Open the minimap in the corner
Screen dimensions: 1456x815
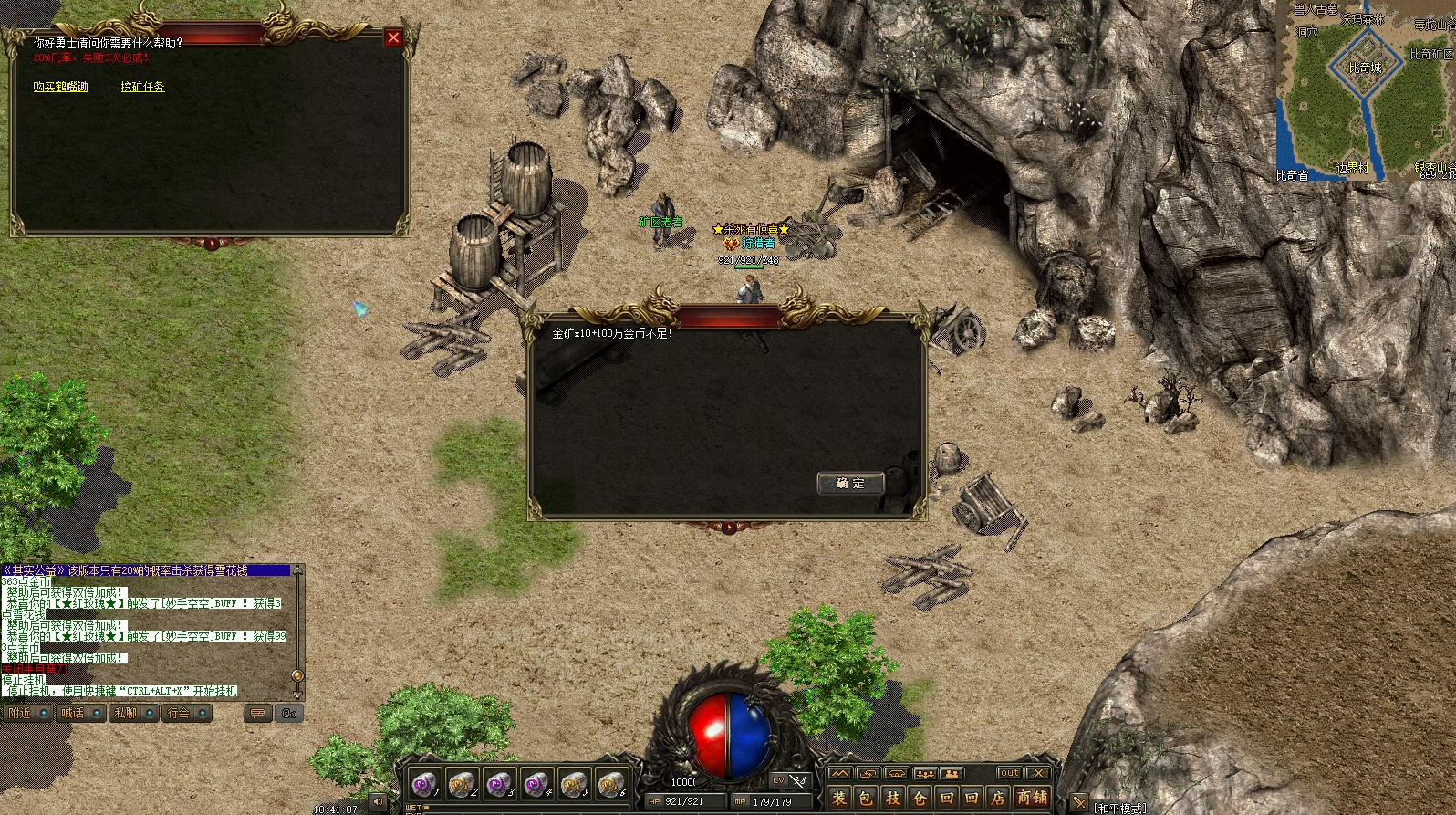1365,89
